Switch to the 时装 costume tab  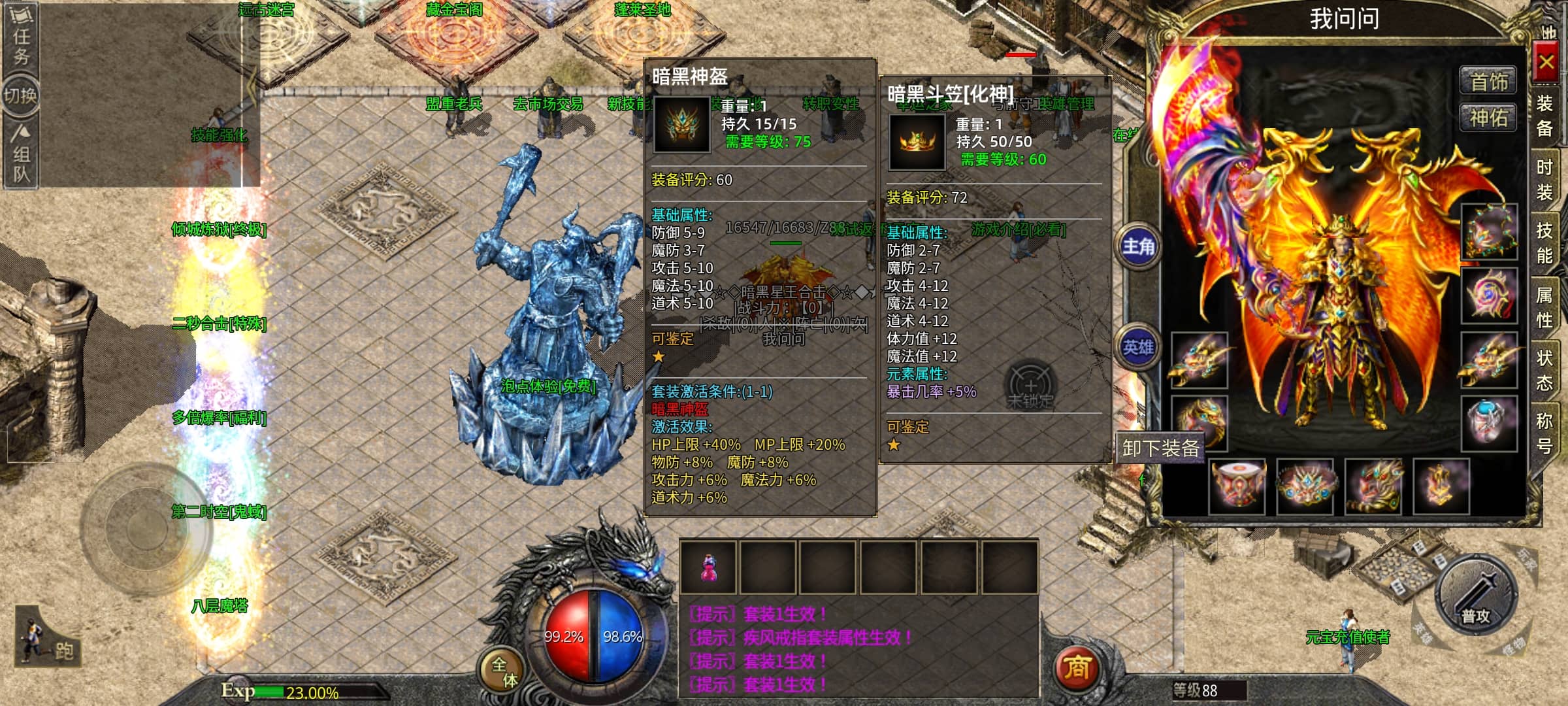tap(1544, 180)
